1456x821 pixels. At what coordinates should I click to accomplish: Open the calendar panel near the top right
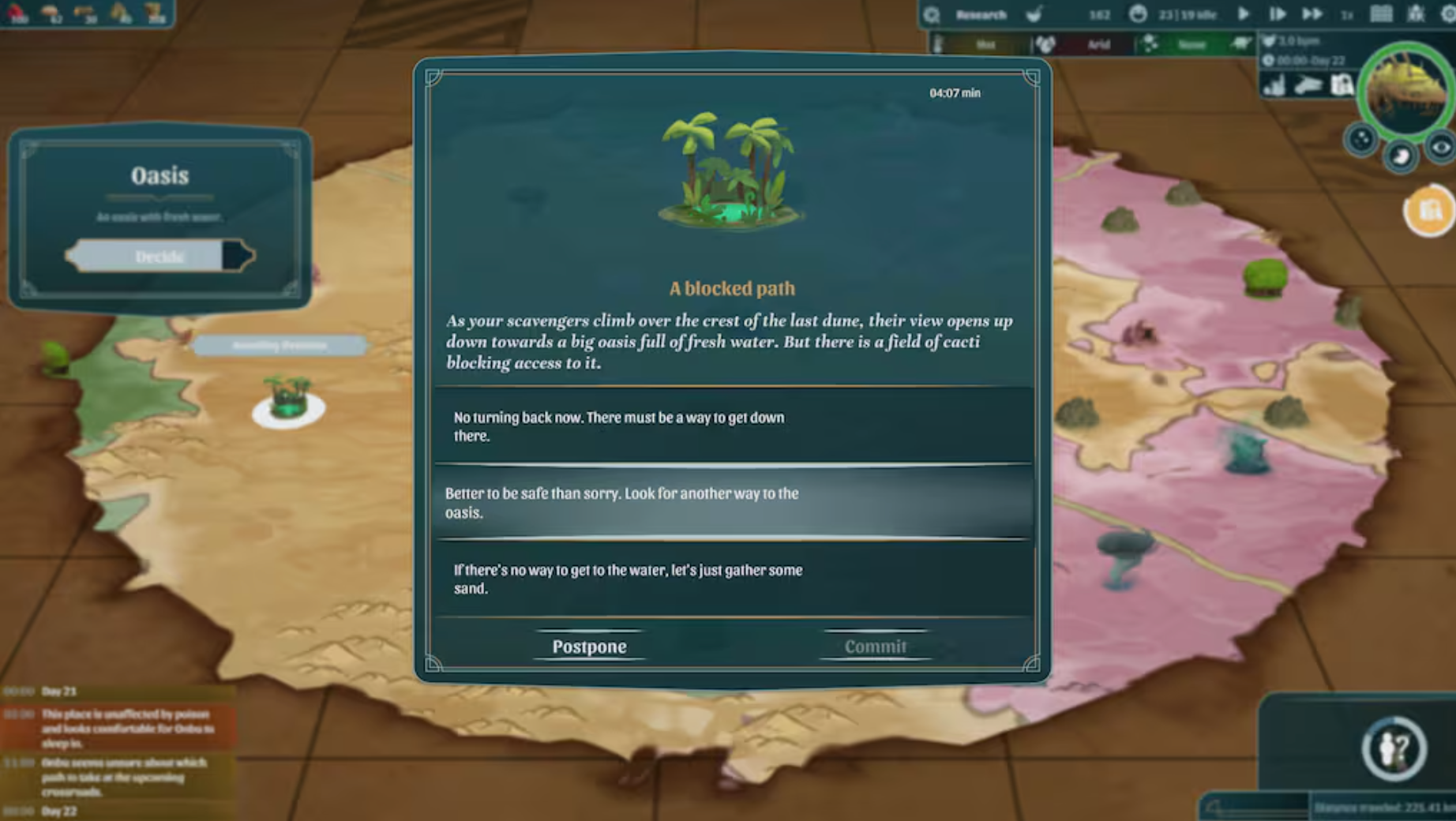1381,13
